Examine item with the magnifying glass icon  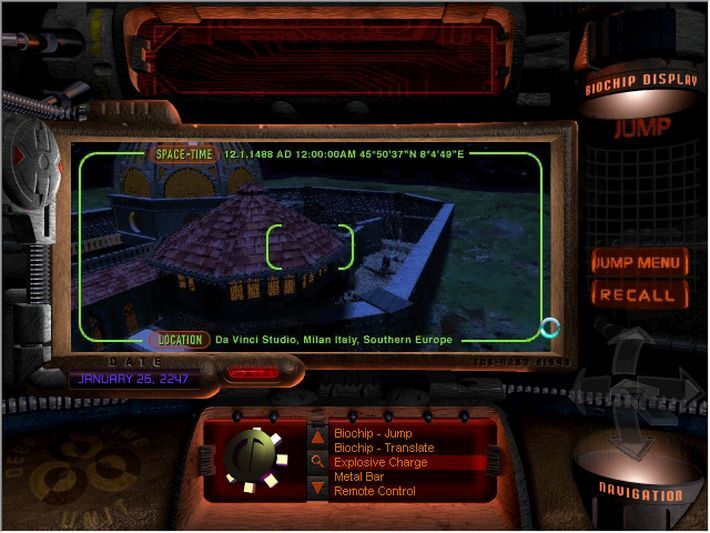point(317,462)
